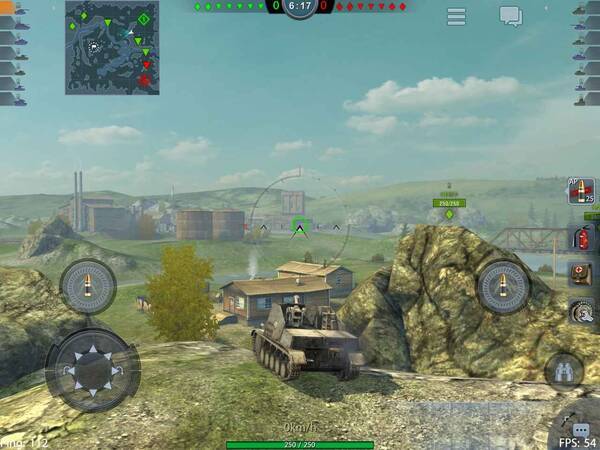Activate the engine boost gauge consumable

581,310
